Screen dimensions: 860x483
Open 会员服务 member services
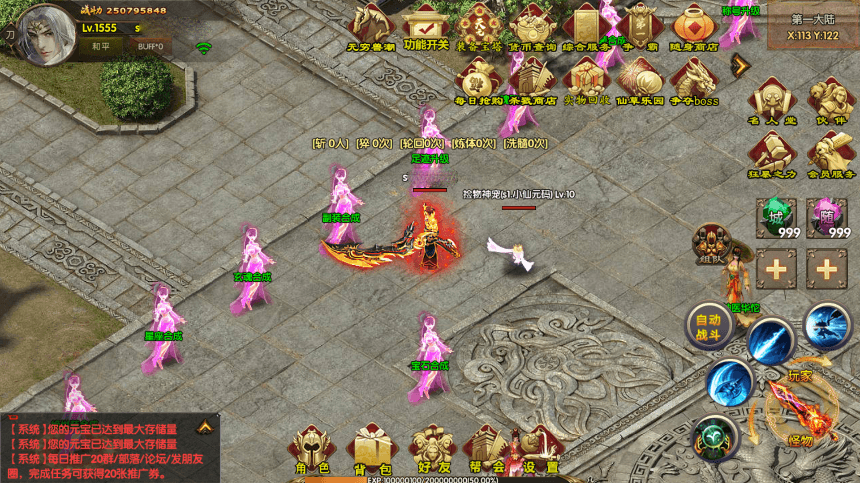click(x=830, y=155)
